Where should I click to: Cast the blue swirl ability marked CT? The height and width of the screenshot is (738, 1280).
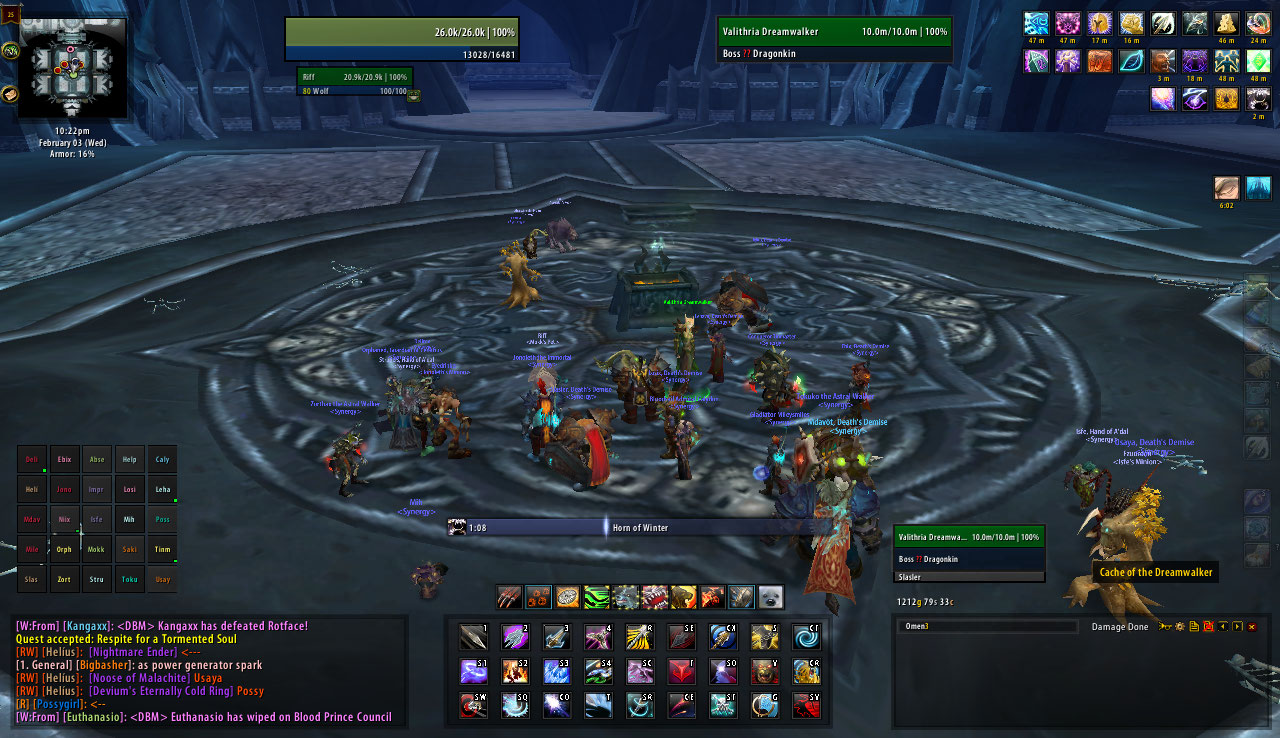tap(806, 637)
